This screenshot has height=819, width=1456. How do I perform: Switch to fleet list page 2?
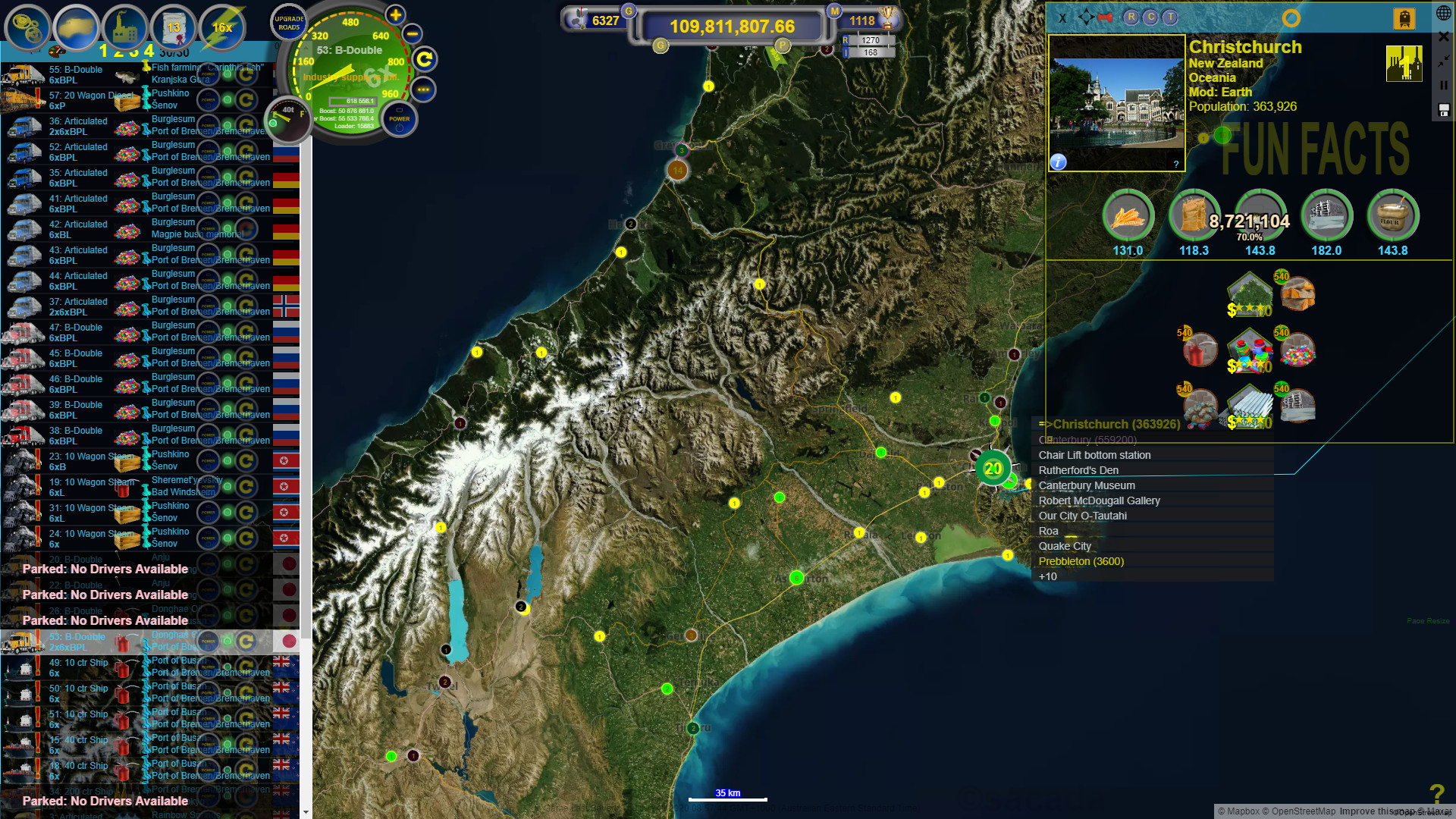tap(119, 53)
